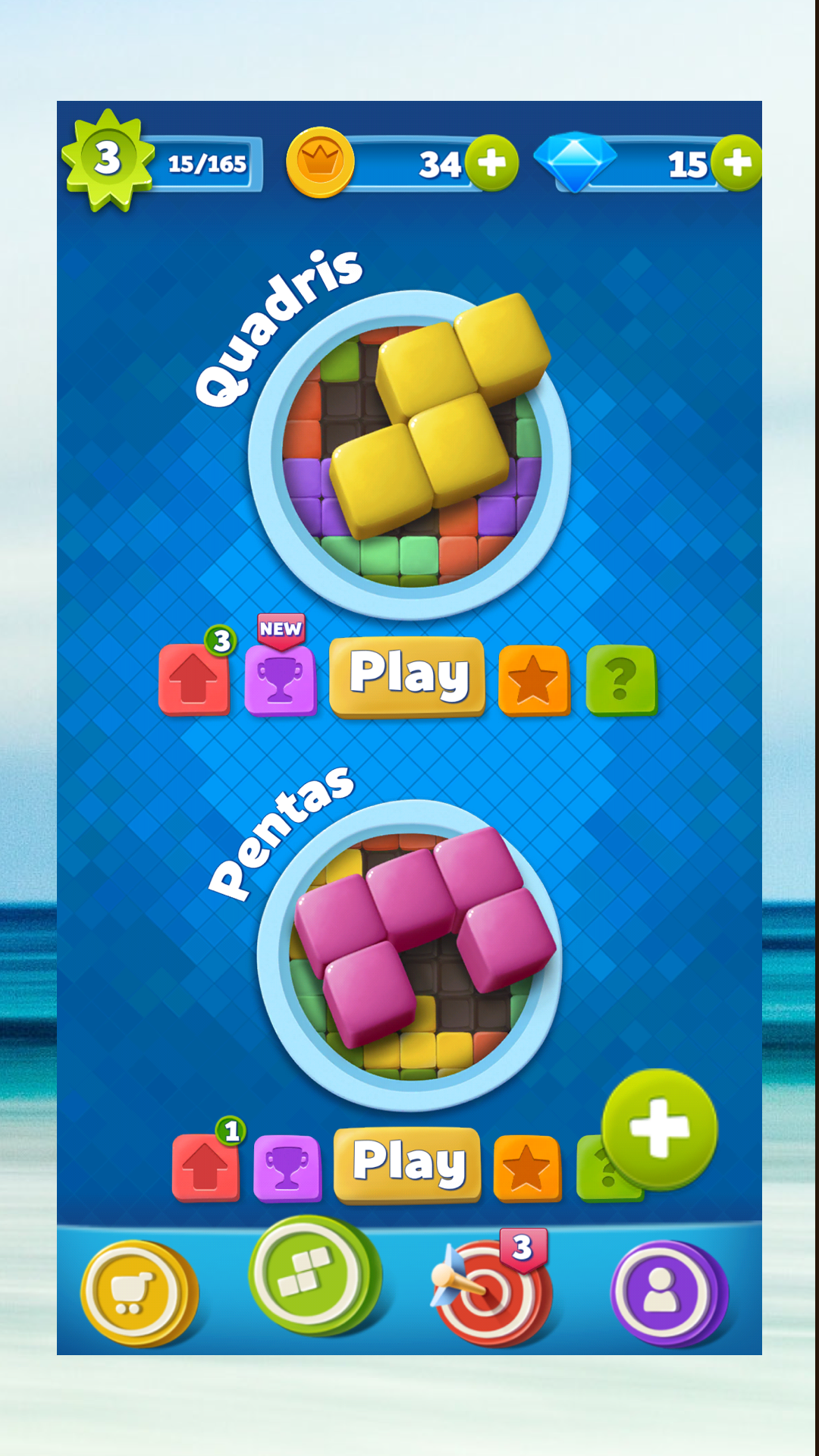The width and height of the screenshot is (819, 1456).
Task: View the Pentas purple trophy
Action: [287, 1168]
